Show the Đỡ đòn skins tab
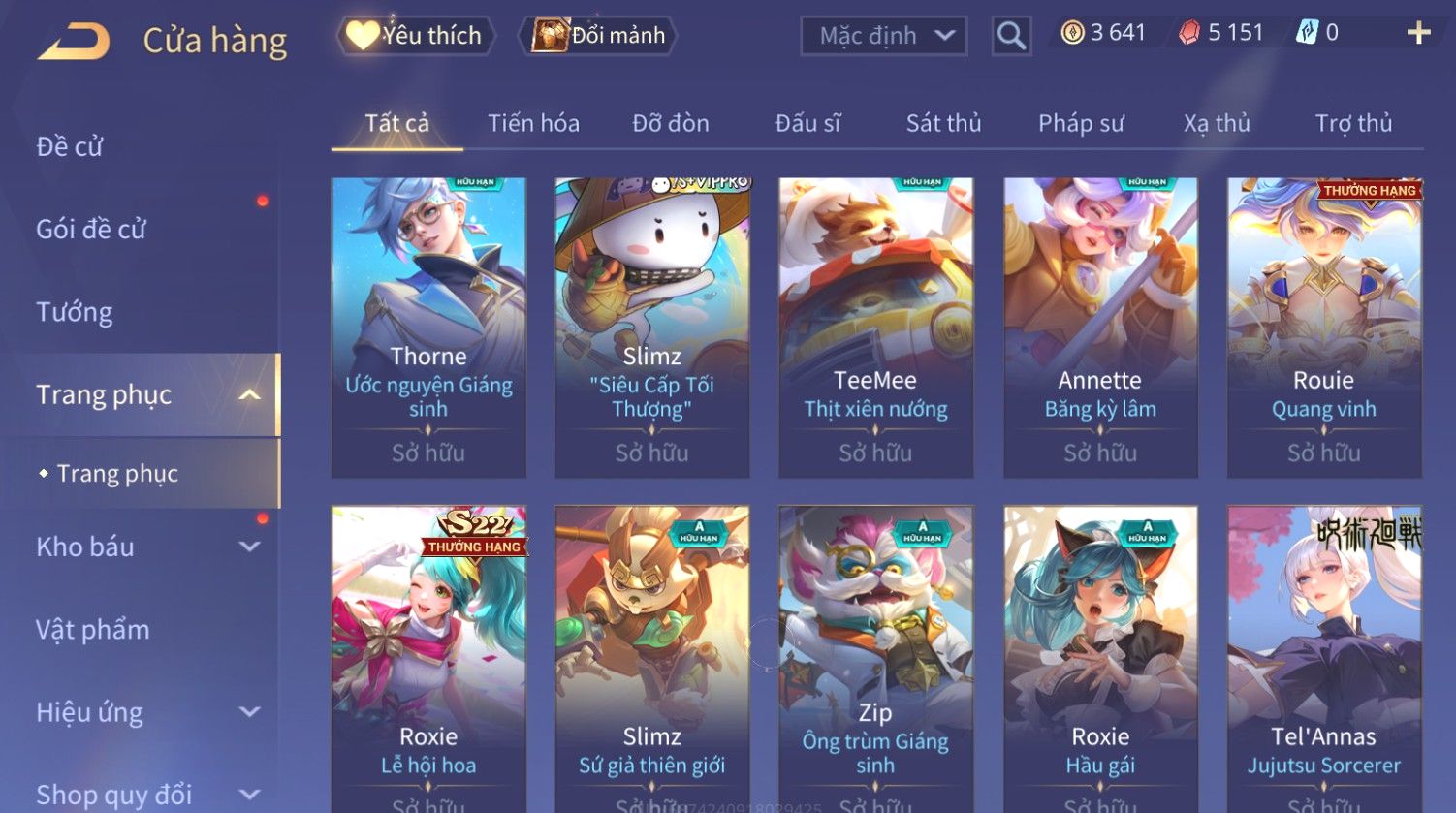The image size is (1456, 813). (671, 123)
